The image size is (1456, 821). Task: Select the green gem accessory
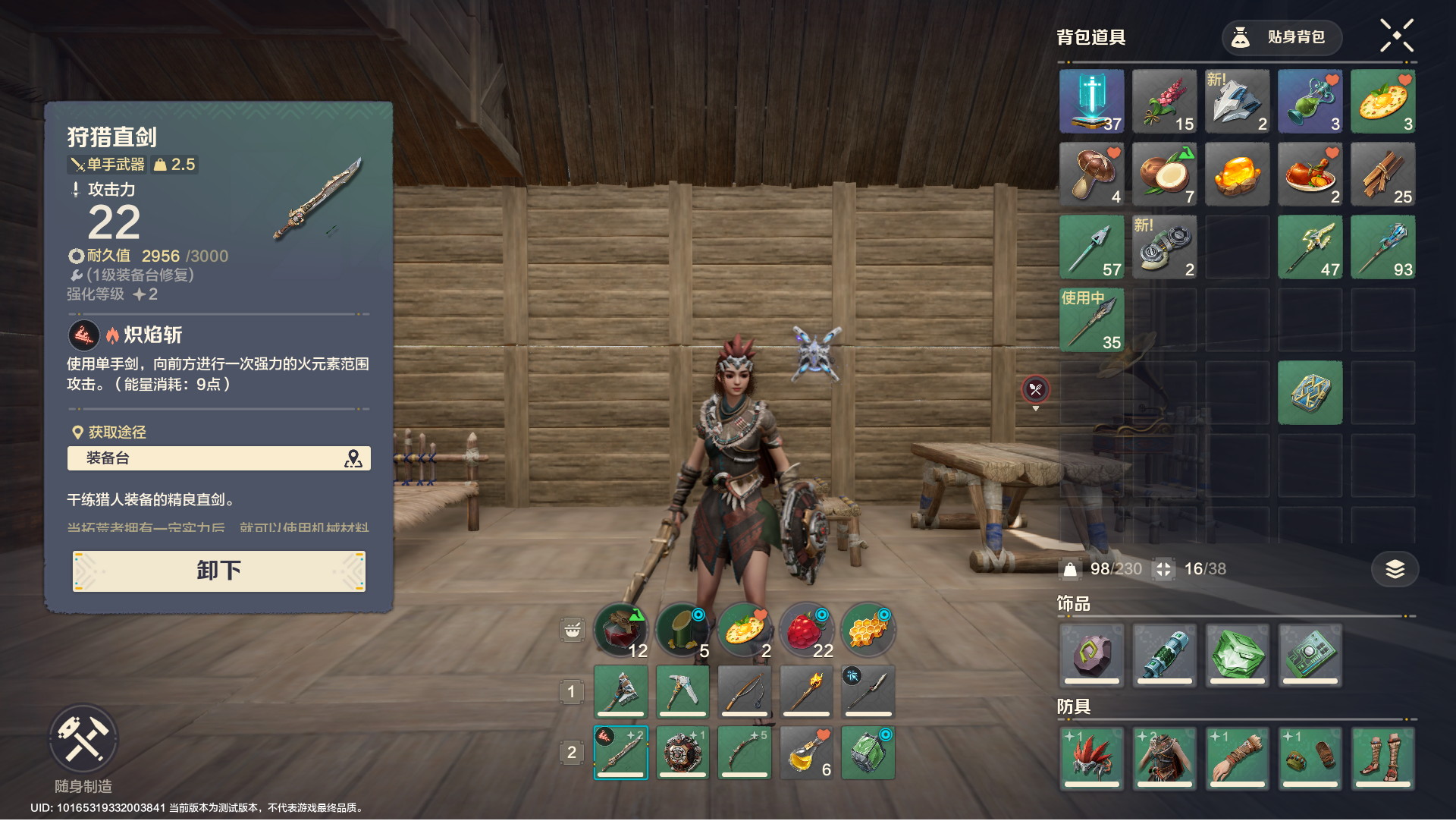click(x=1237, y=654)
